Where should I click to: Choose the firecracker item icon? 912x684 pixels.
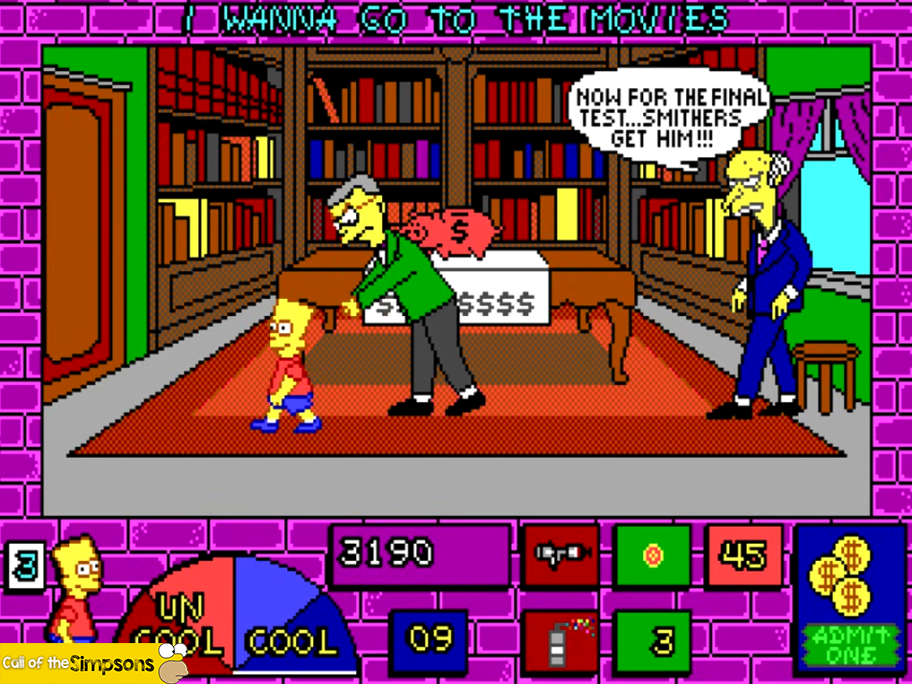561,638
